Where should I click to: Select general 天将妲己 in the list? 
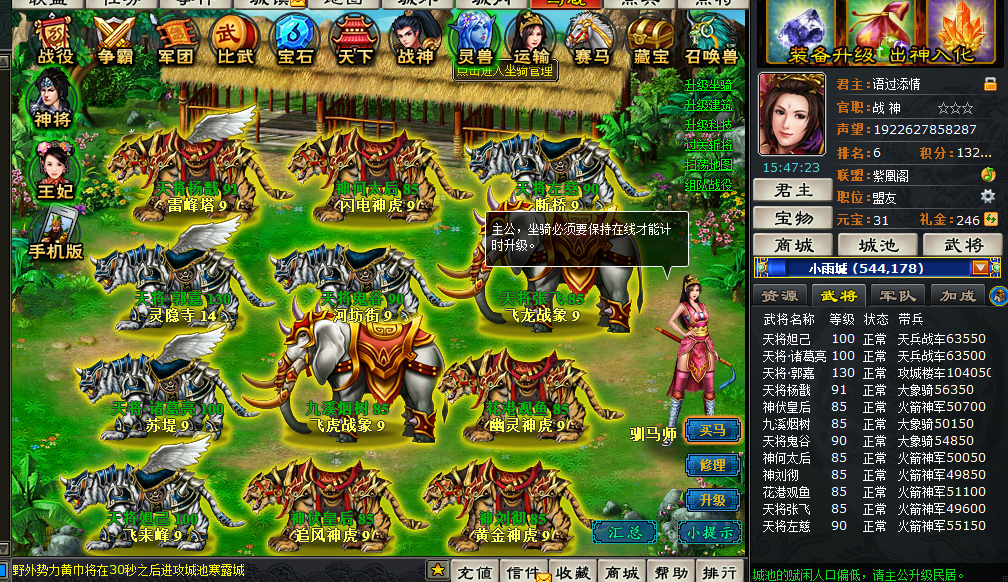[x=788, y=339]
